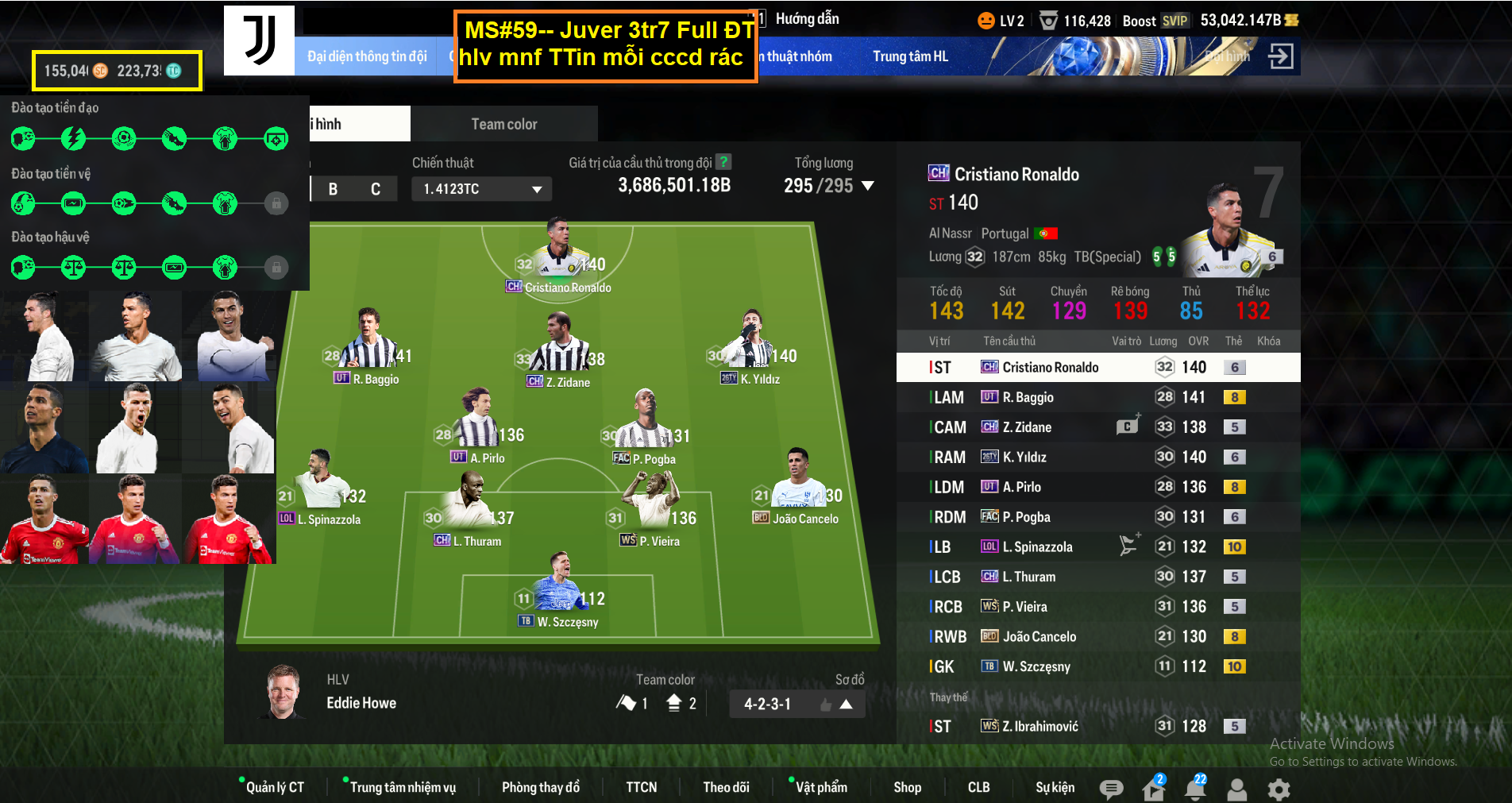Open the formation selector showing 4-2-3-1

point(767,704)
